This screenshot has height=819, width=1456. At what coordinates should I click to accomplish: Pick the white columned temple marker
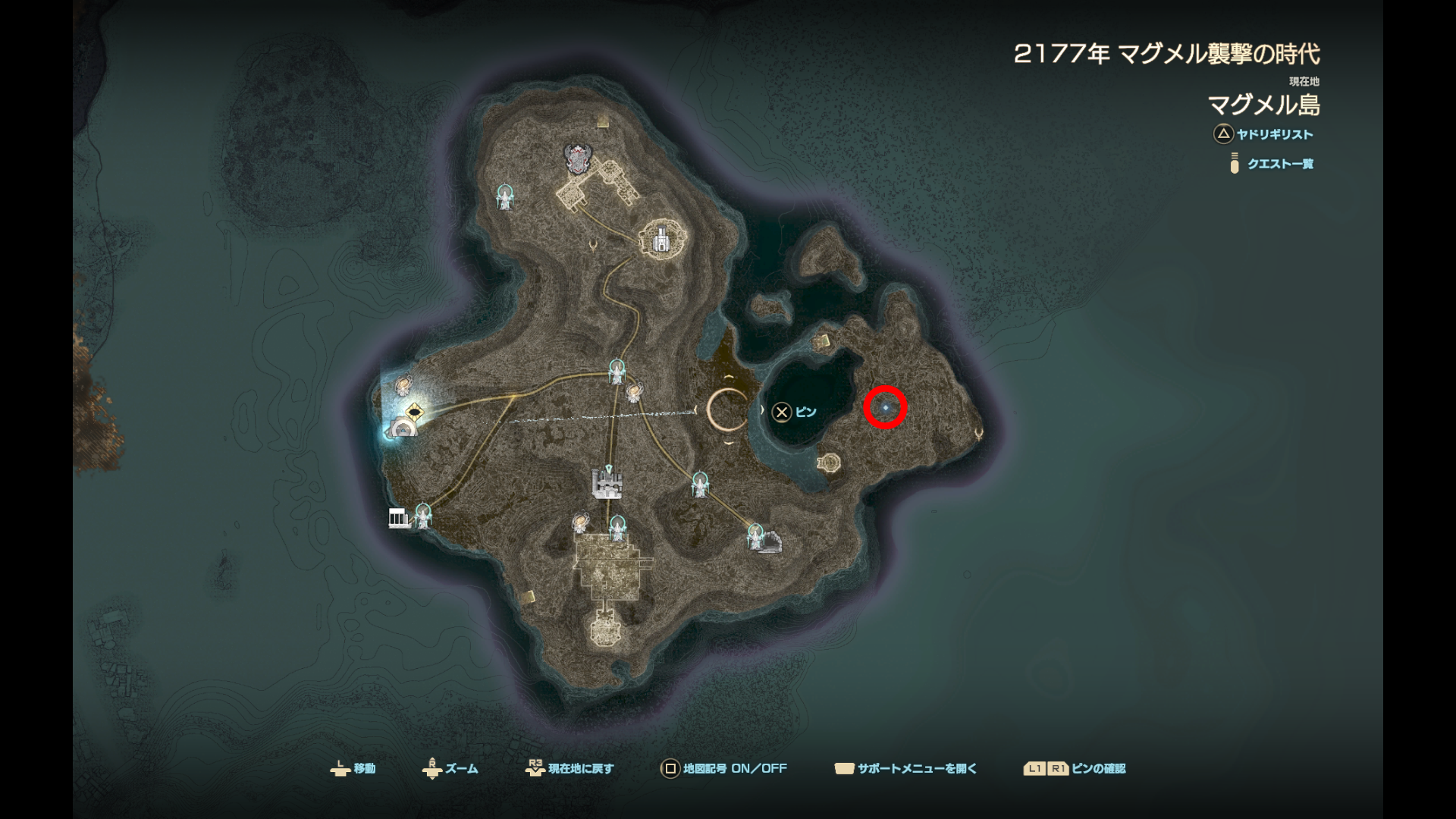pos(398,518)
